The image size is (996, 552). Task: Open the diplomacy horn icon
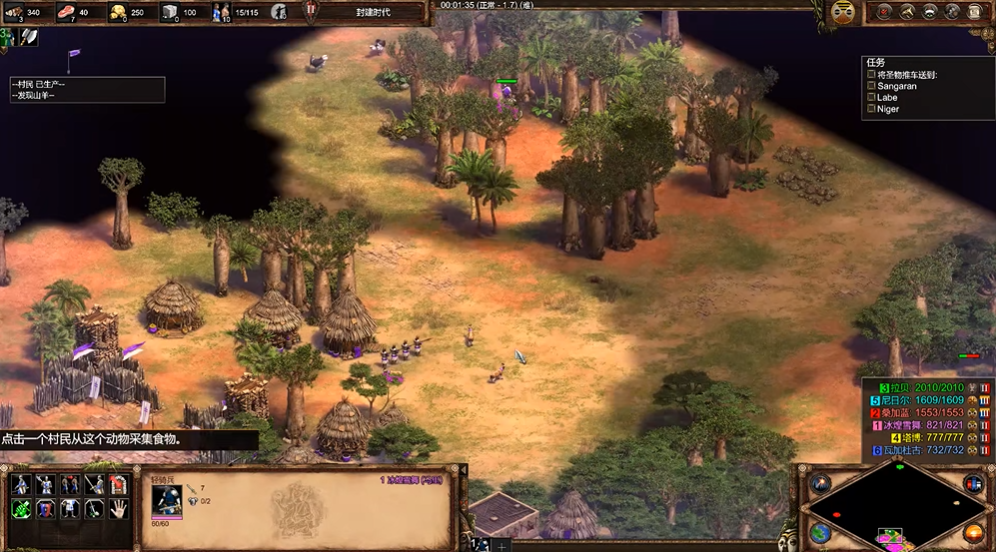click(909, 12)
